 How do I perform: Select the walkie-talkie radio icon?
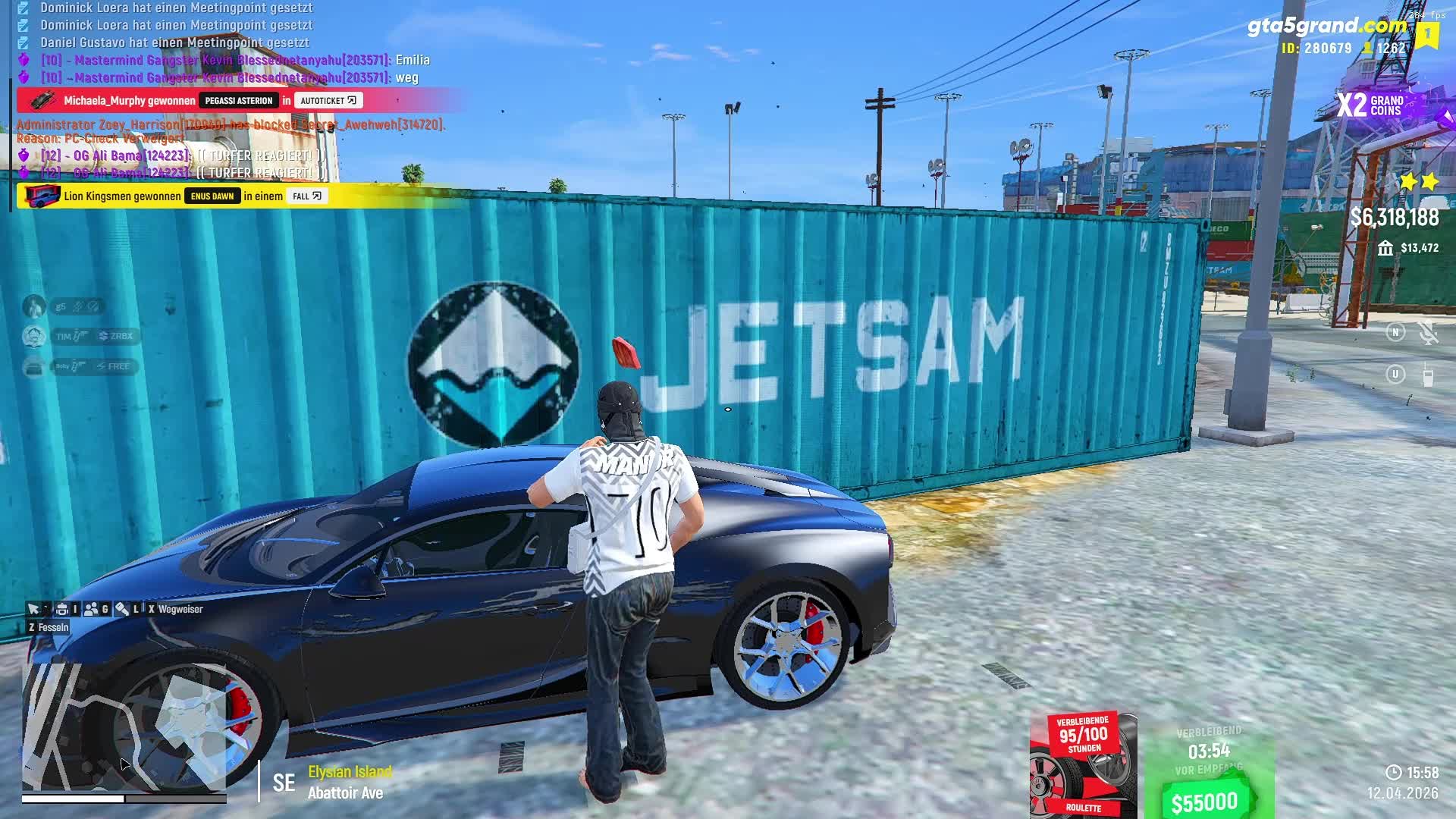pos(1428,375)
